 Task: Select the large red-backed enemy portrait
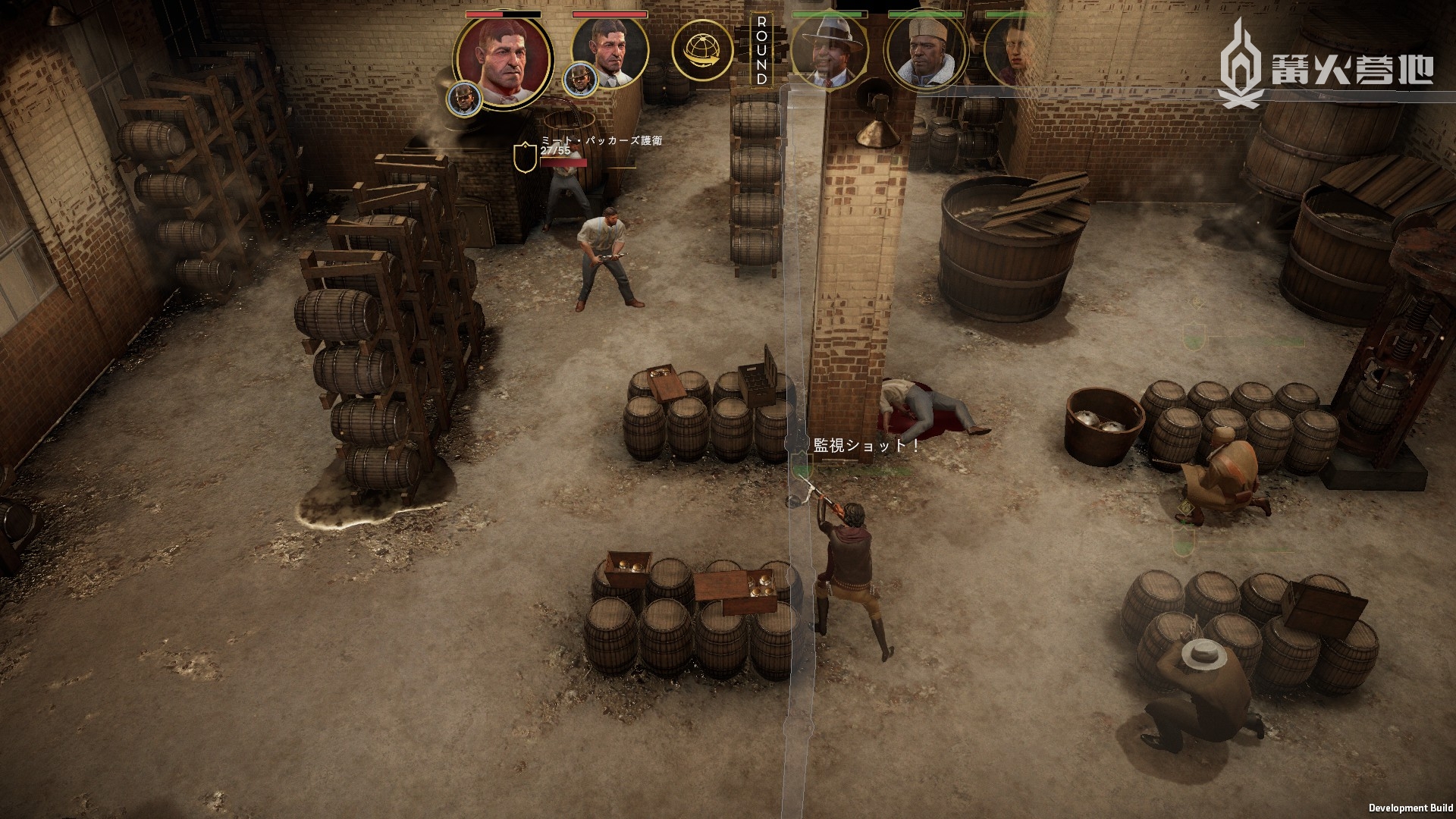click(x=503, y=59)
